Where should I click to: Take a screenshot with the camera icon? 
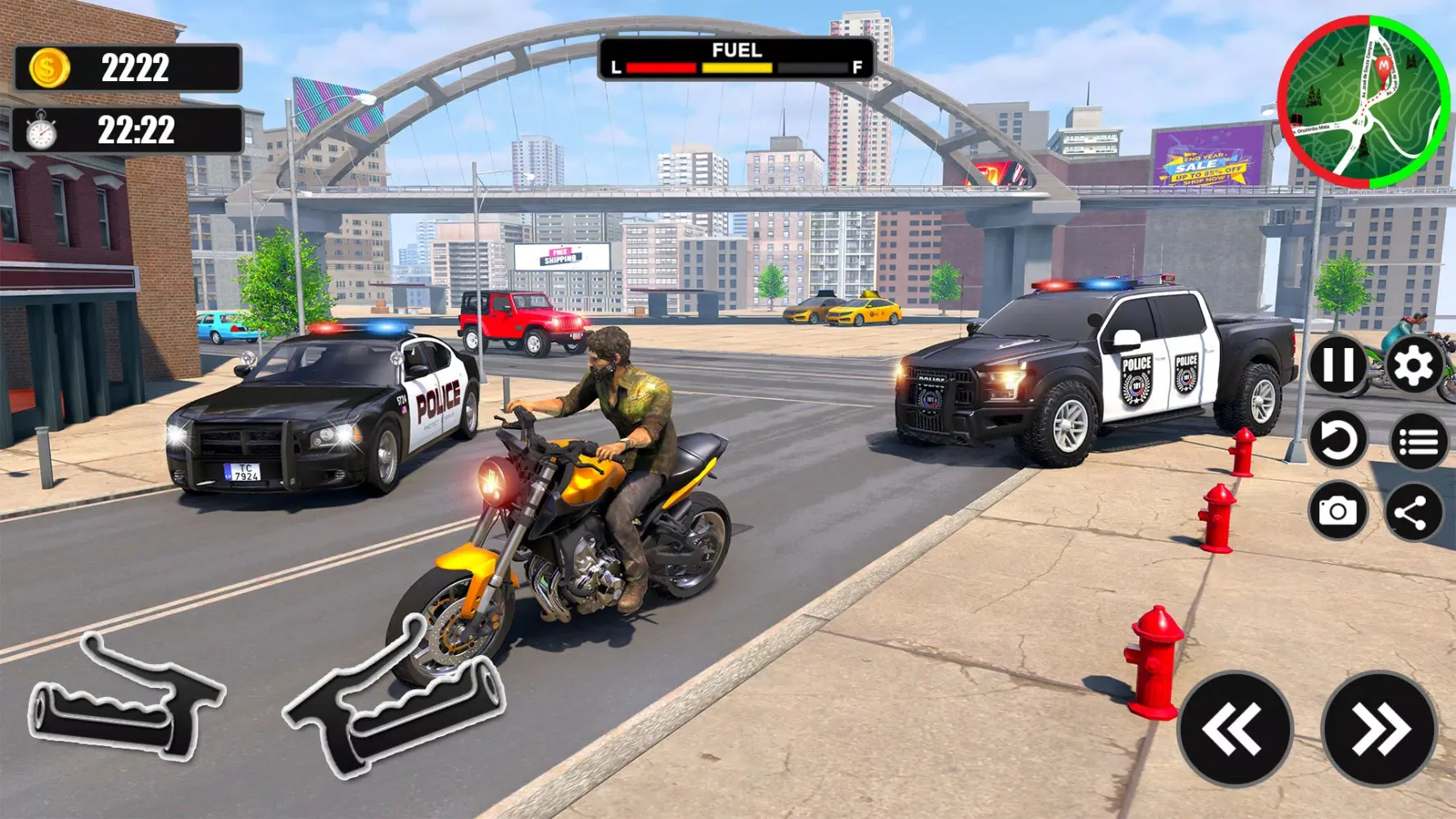point(1336,511)
